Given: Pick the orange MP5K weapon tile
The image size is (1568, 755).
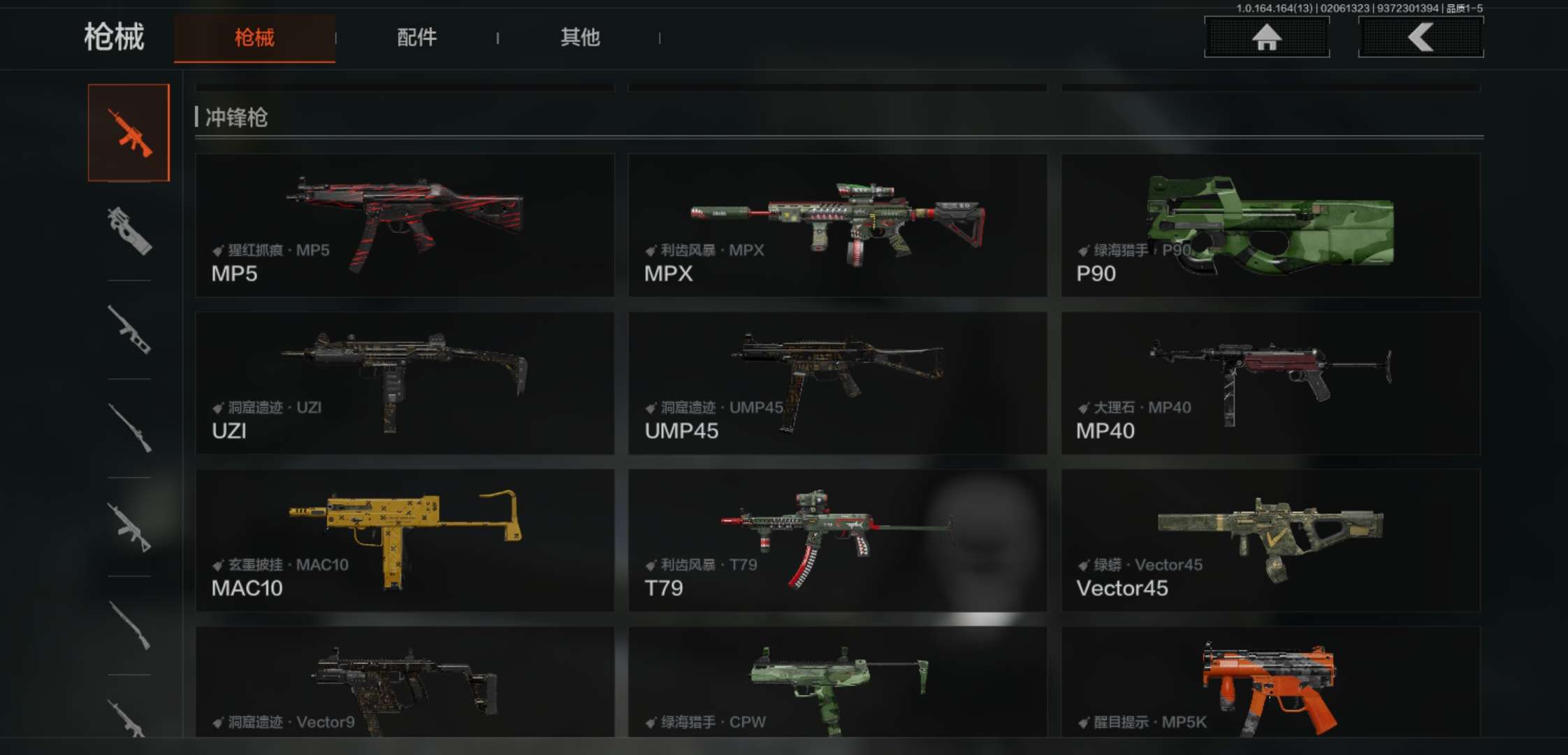Looking at the screenshot, I should [x=1270, y=682].
